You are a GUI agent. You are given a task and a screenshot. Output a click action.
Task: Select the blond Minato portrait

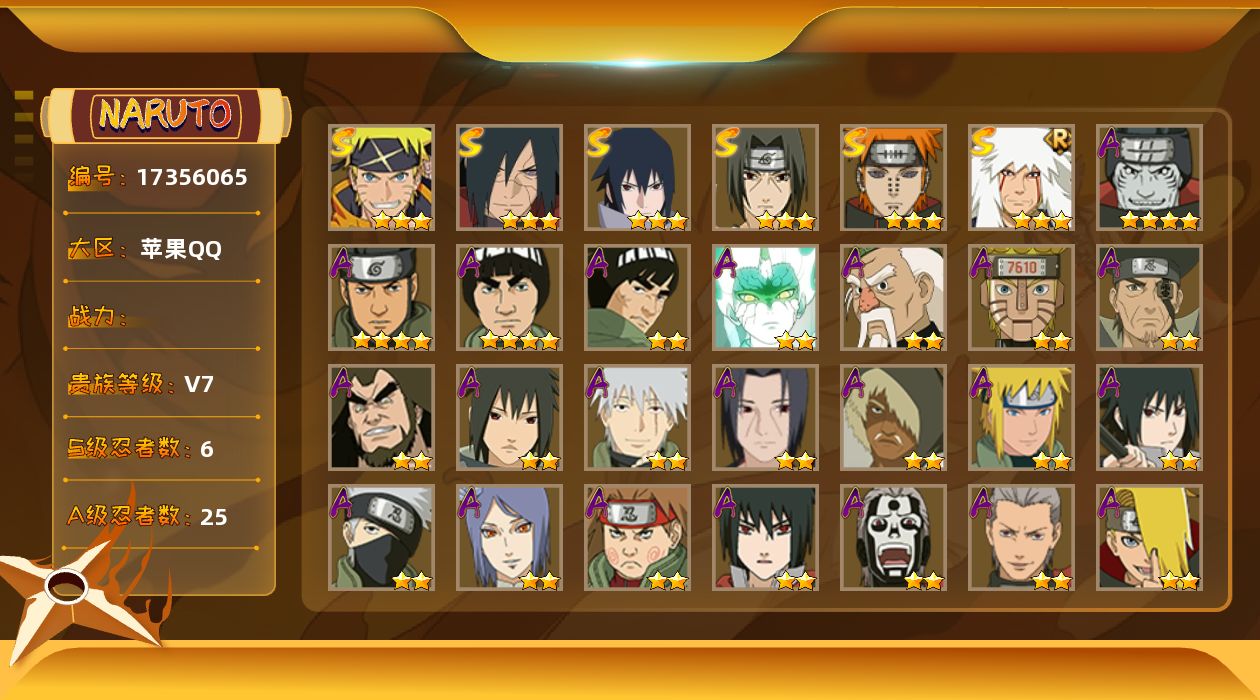click(1021, 417)
